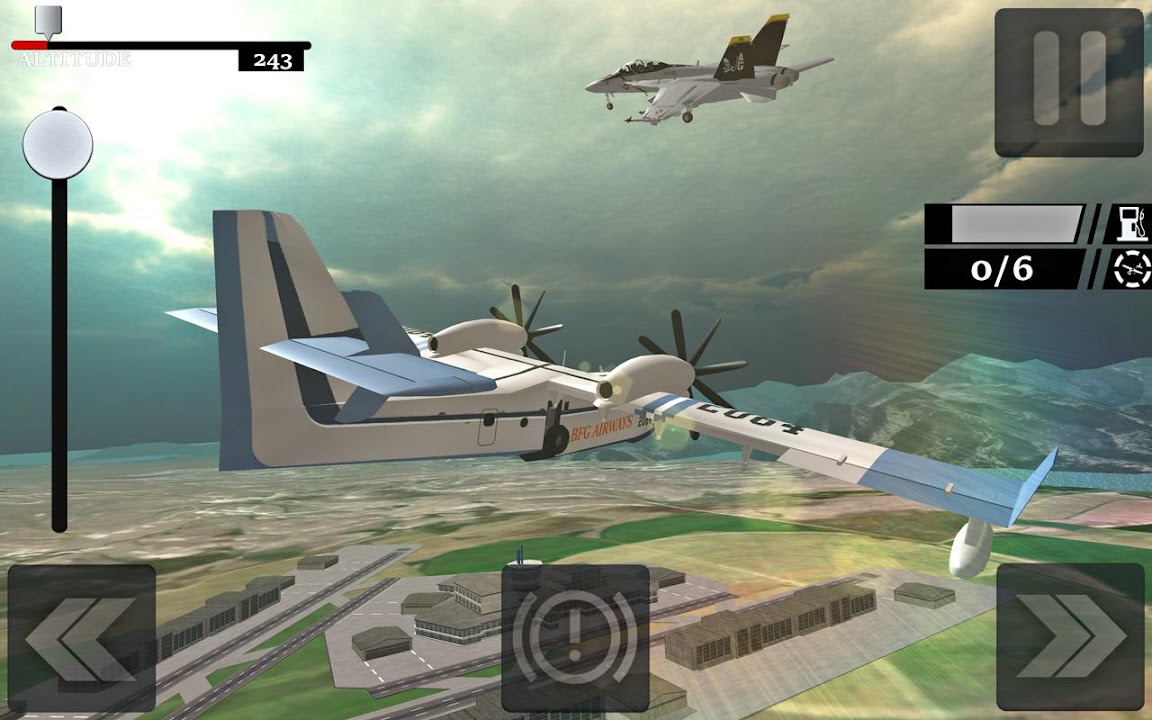The width and height of the screenshot is (1152, 720).
Task: Activate the brake button with exclamation mark
Action: [575, 638]
